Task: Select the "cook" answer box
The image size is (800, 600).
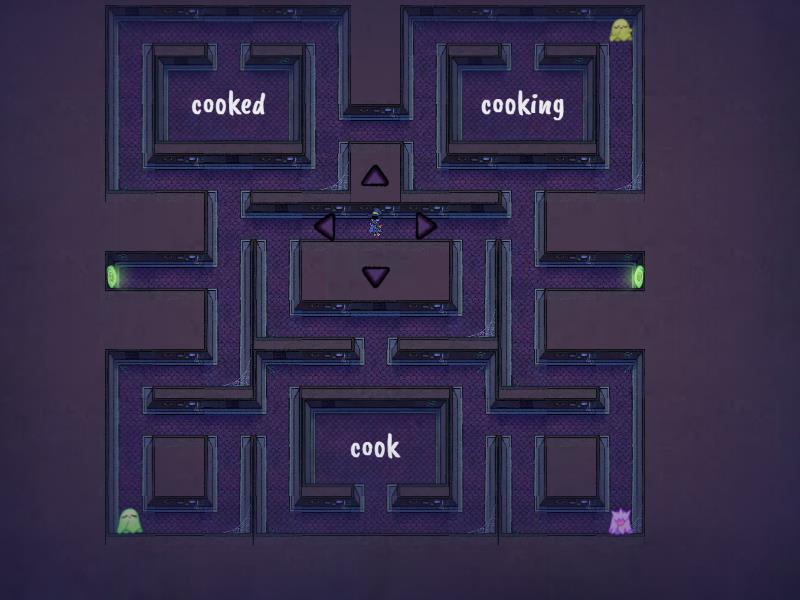Action: point(375,448)
